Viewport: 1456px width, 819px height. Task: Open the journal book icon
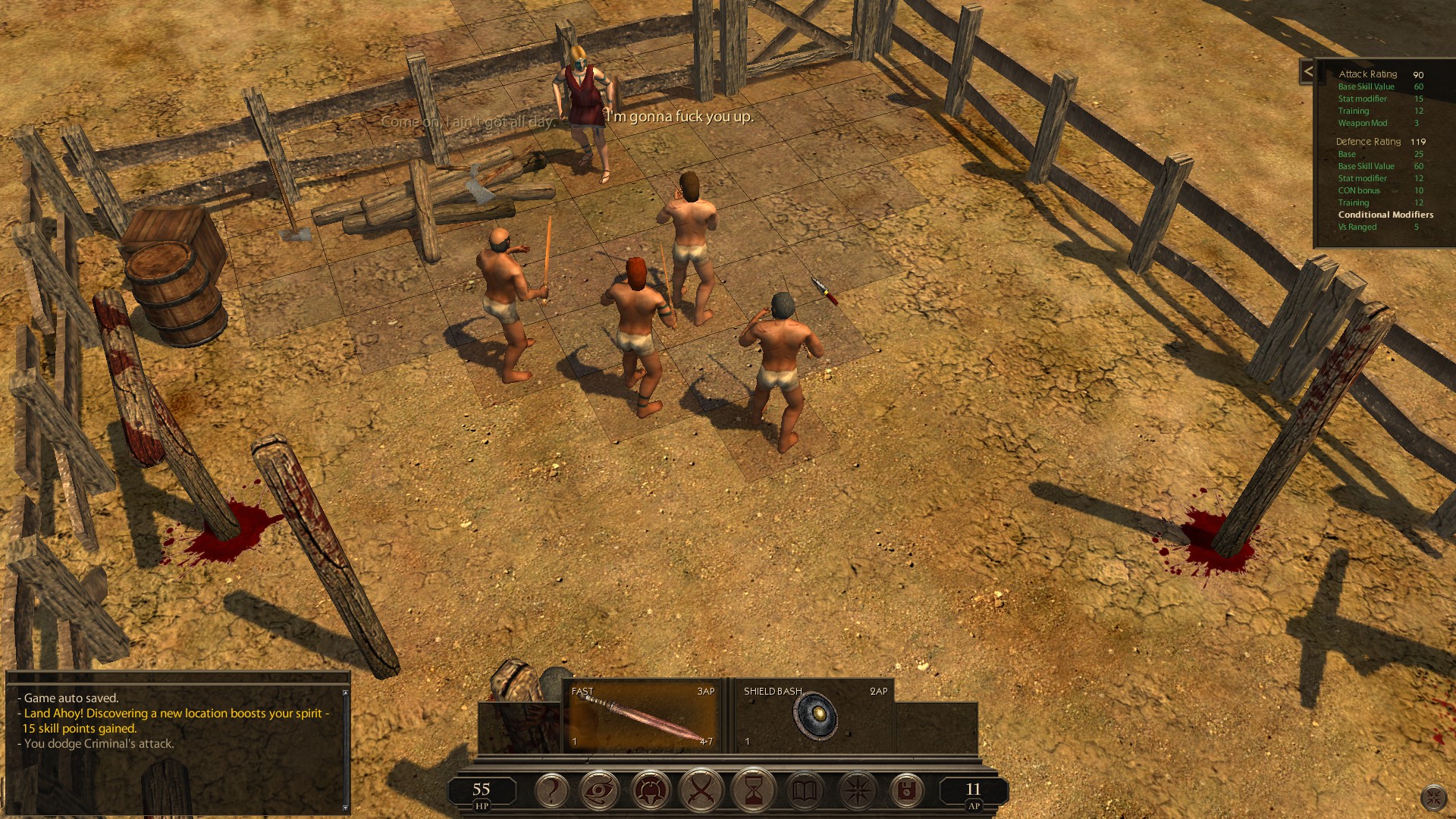[x=804, y=791]
